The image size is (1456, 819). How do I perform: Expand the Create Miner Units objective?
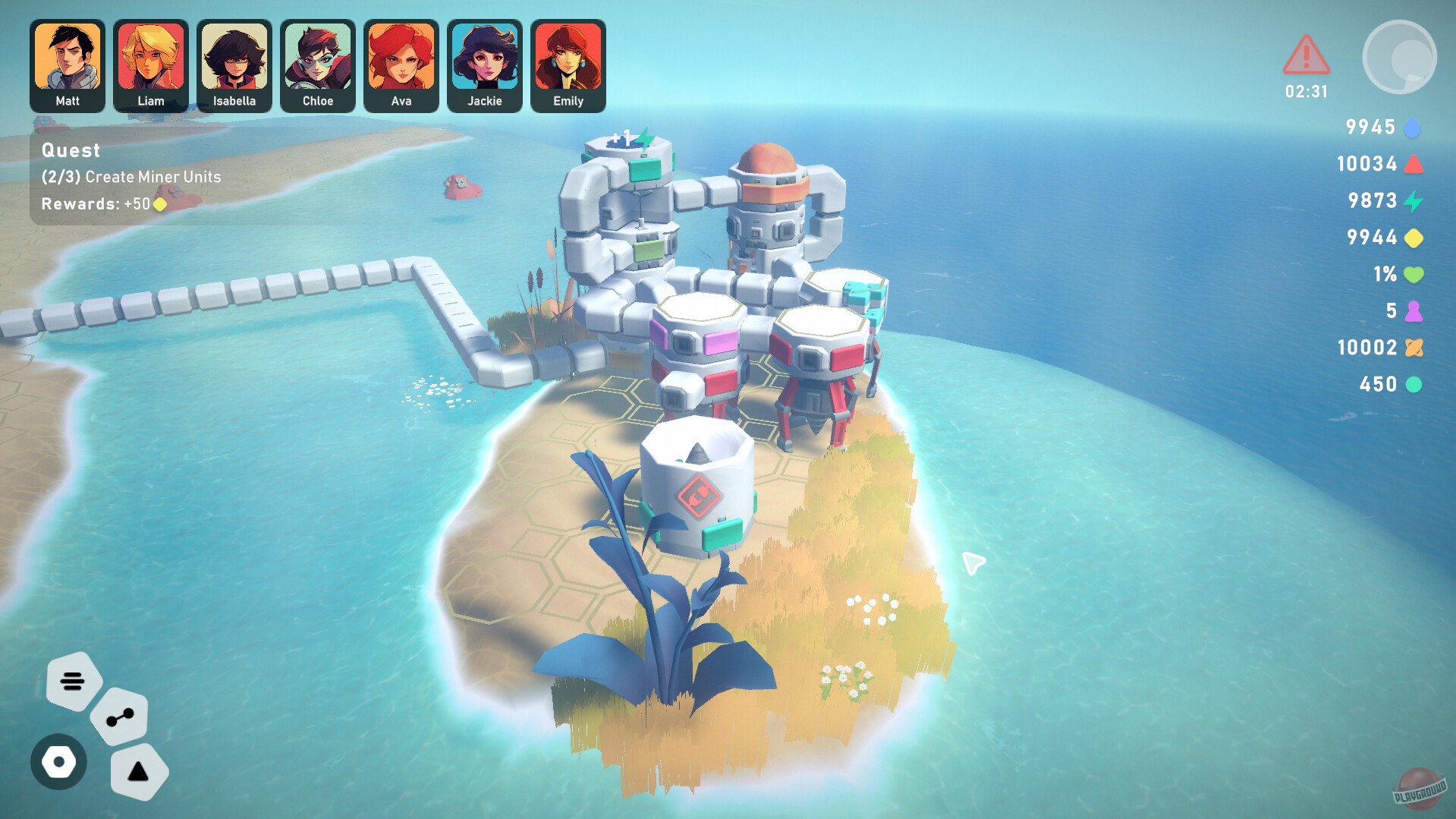pos(131,177)
